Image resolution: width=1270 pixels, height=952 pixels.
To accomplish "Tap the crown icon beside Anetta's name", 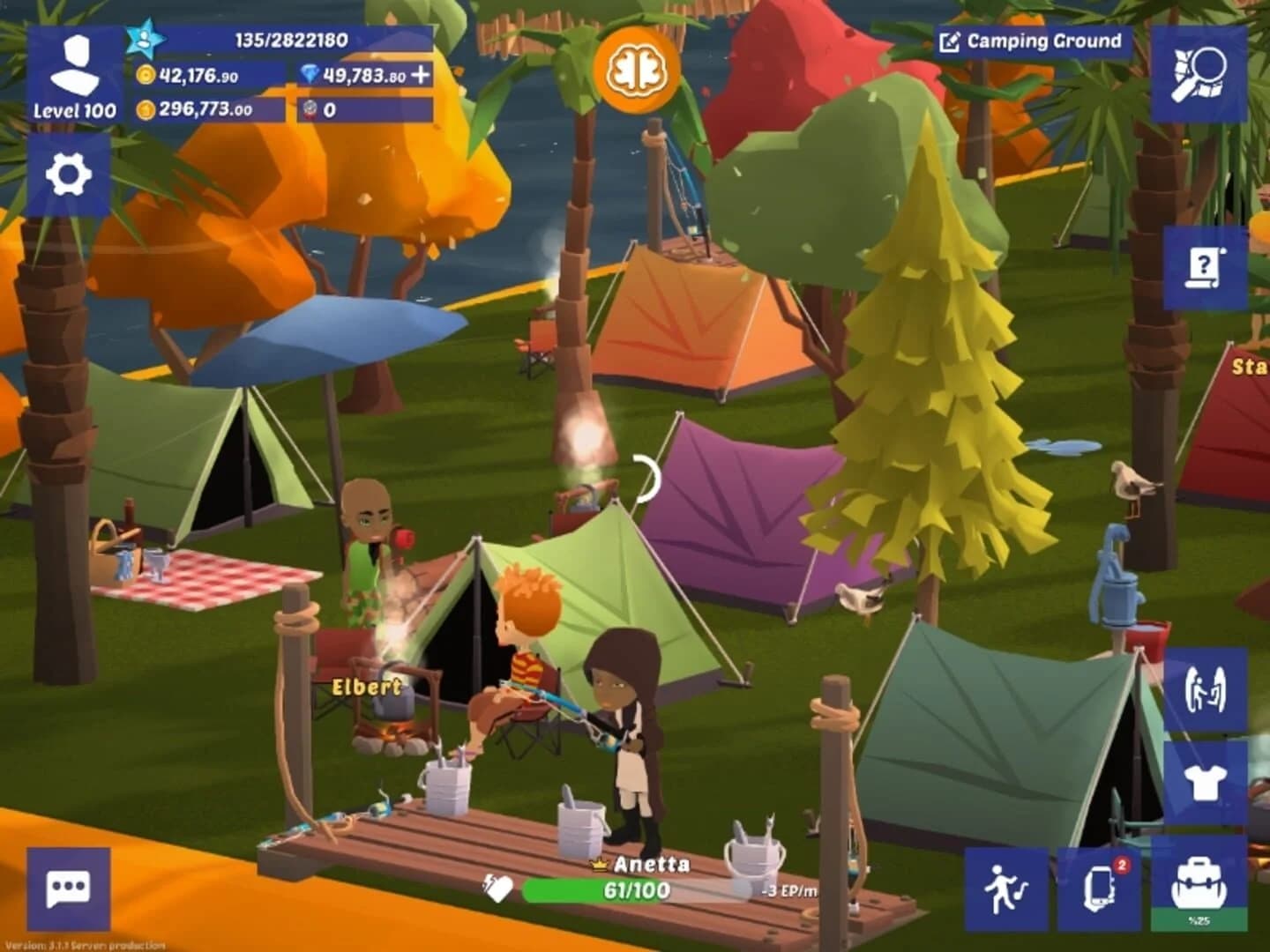I will click(599, 865).
